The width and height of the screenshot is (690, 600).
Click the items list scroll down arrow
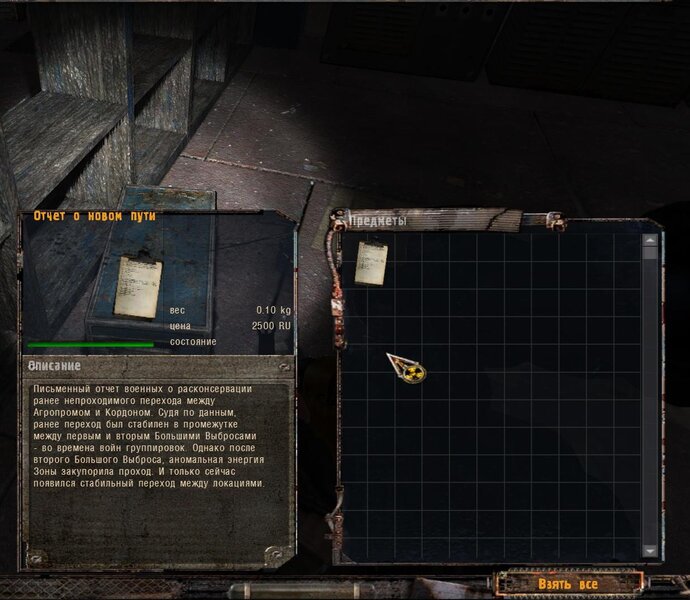click(x=651, y=551)
